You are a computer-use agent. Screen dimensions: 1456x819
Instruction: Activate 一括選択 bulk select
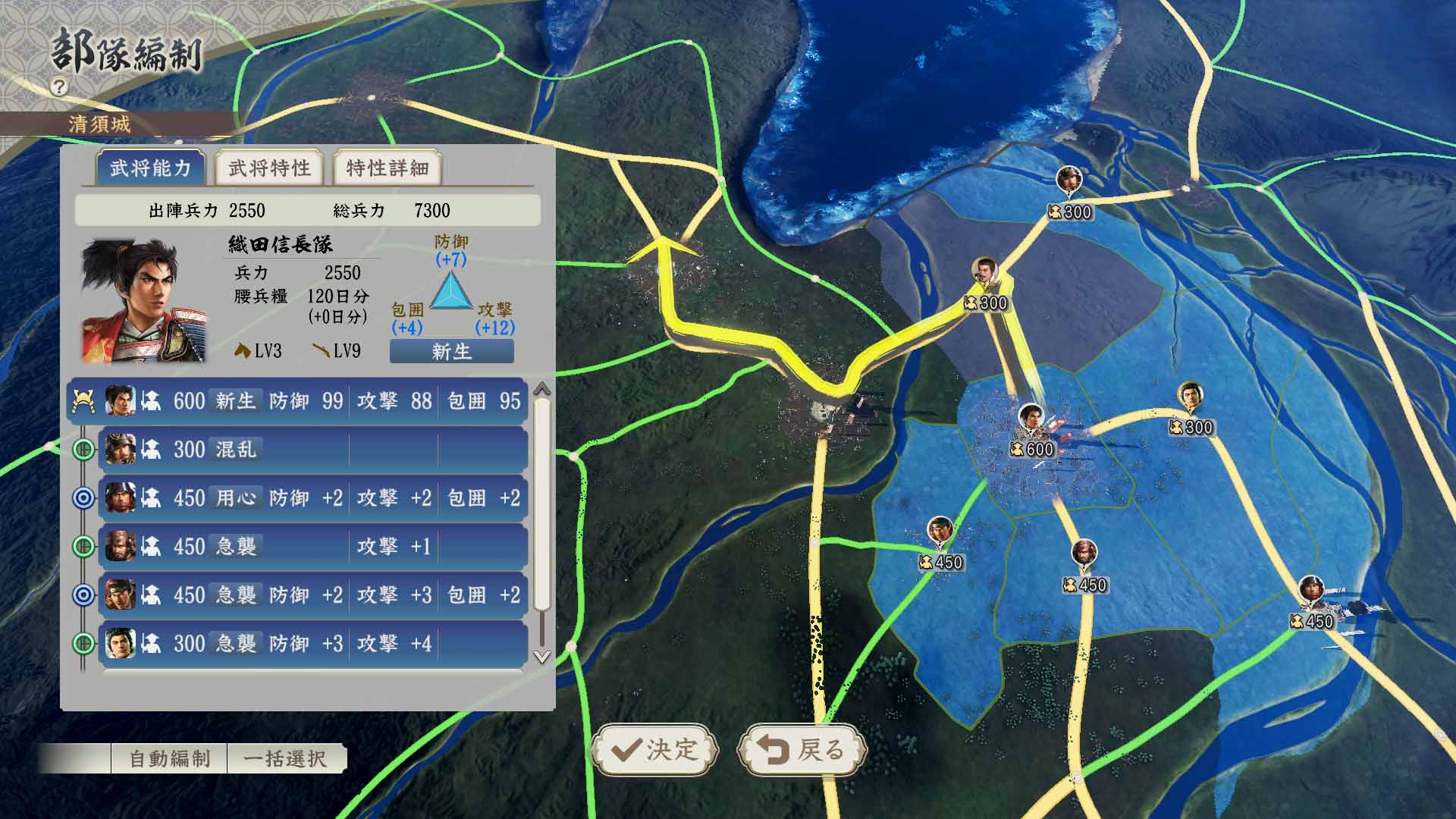(285, 758)
